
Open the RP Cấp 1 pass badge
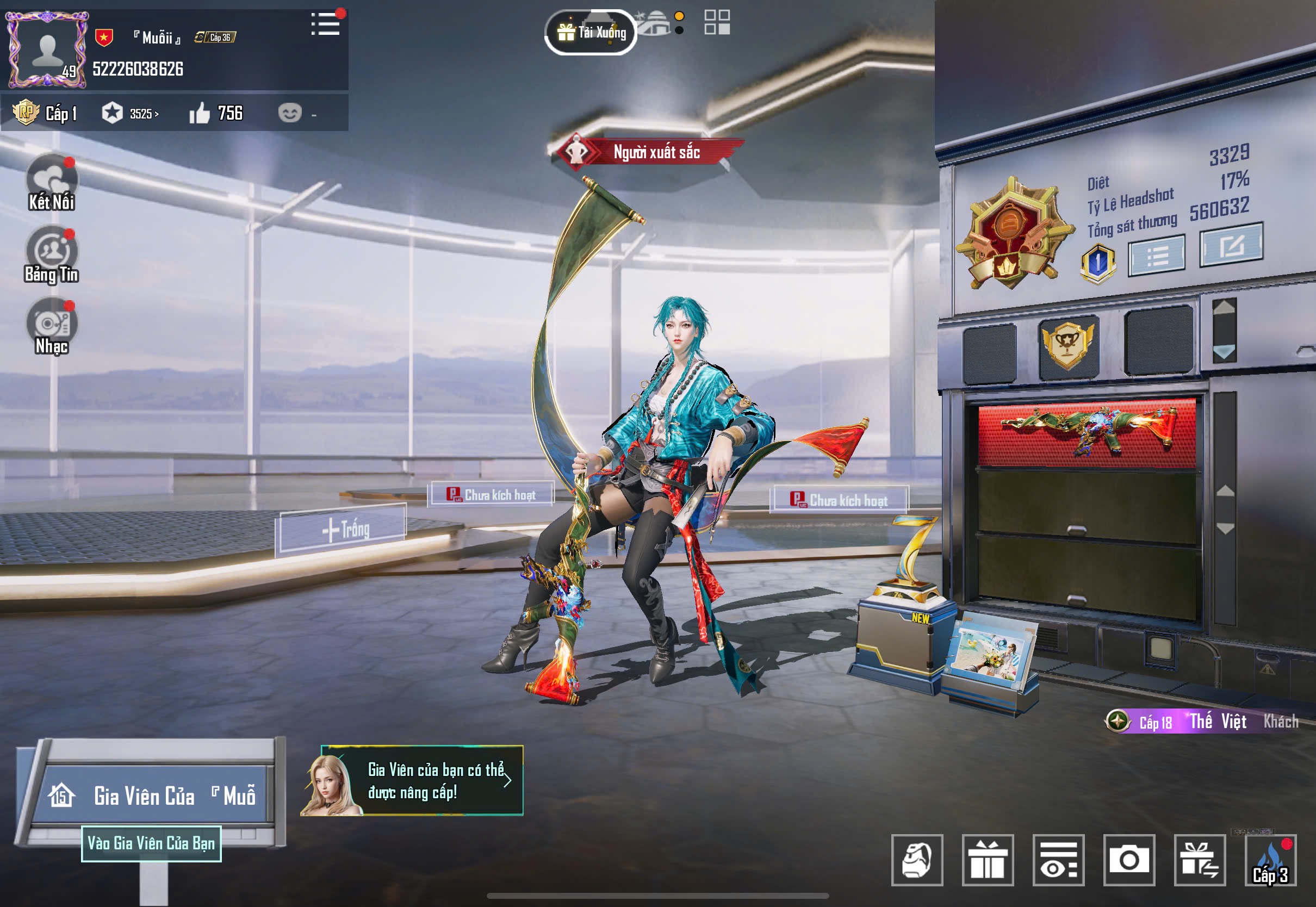[x=45, y=113]
